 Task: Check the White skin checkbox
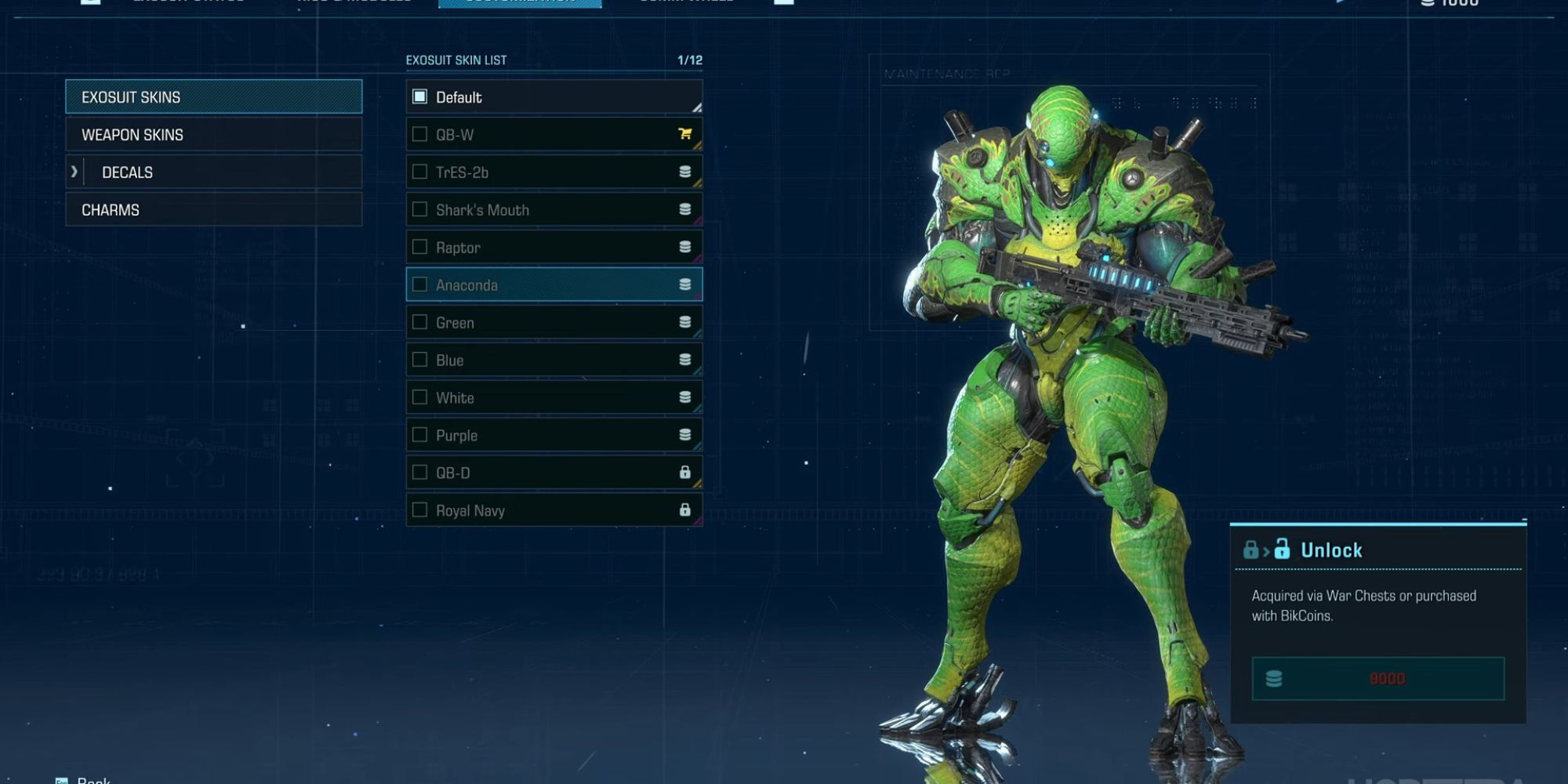coord(419,397)
